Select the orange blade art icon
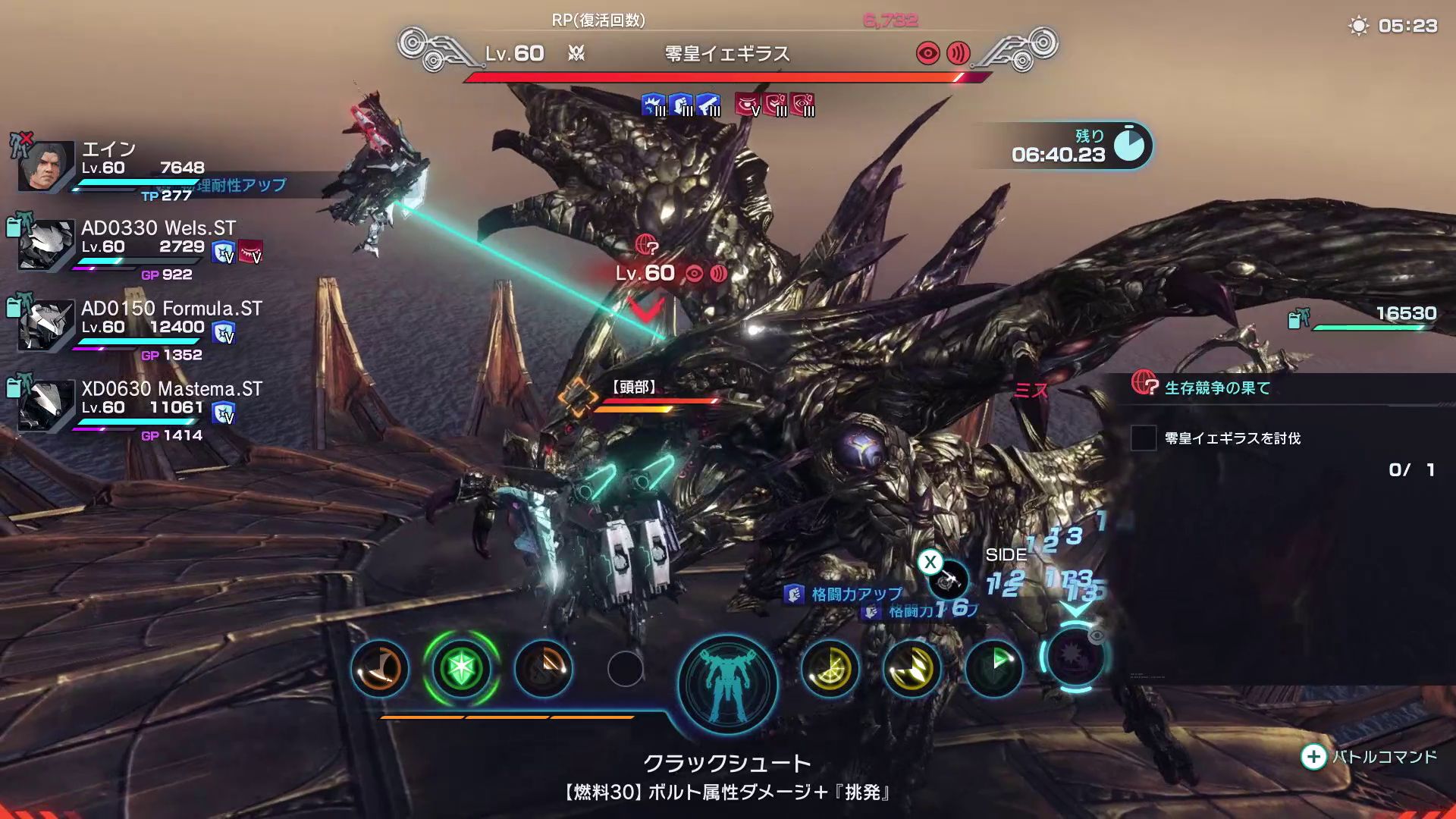This screenshot has height=819, width=1456. point(543,669)
